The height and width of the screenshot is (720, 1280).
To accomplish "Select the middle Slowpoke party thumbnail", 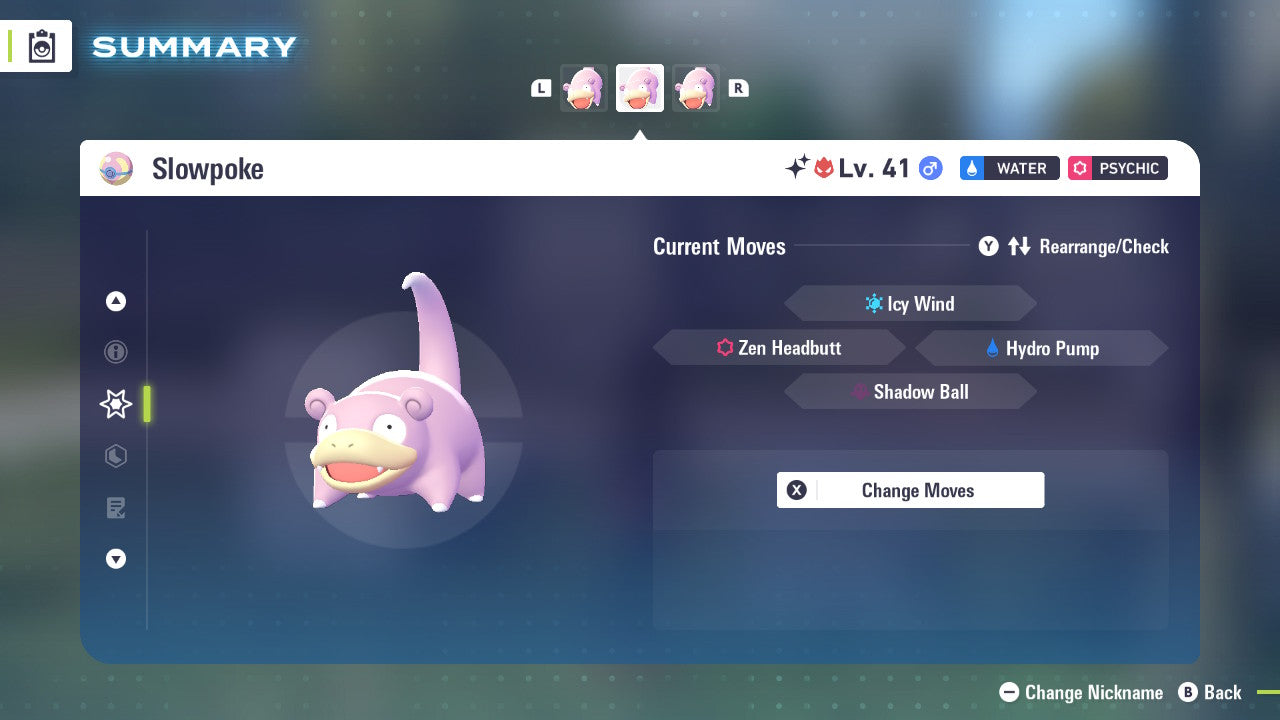I will click(640, 88).
